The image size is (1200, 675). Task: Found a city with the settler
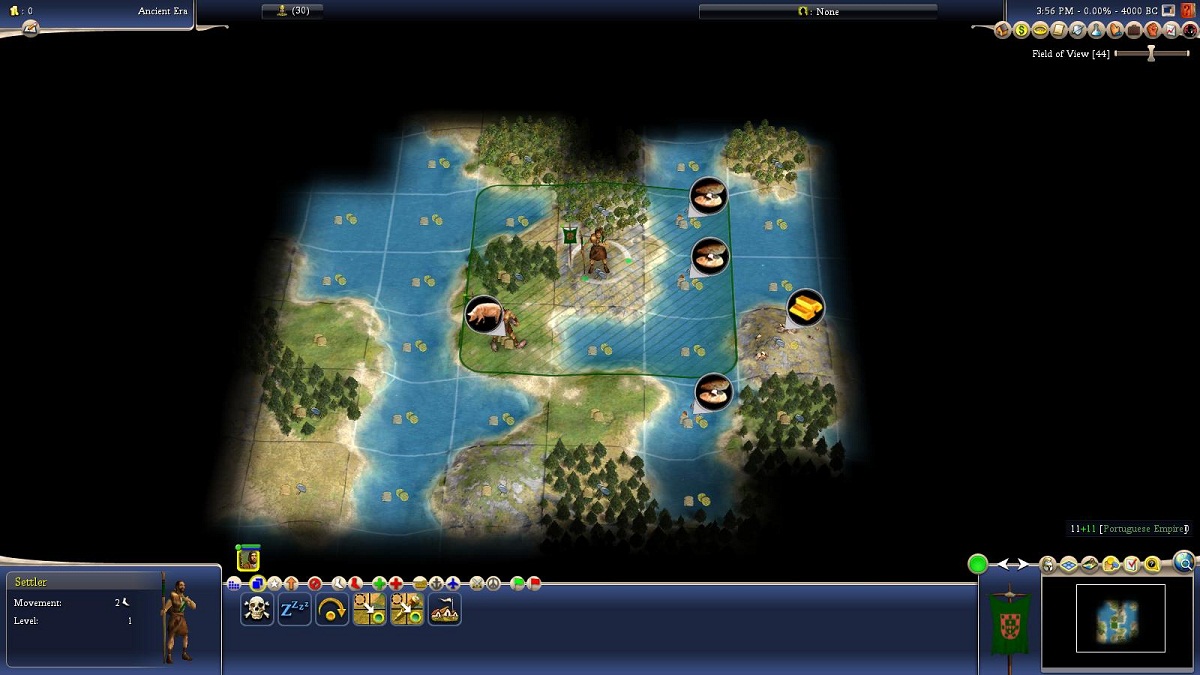[x=445, y=609]
